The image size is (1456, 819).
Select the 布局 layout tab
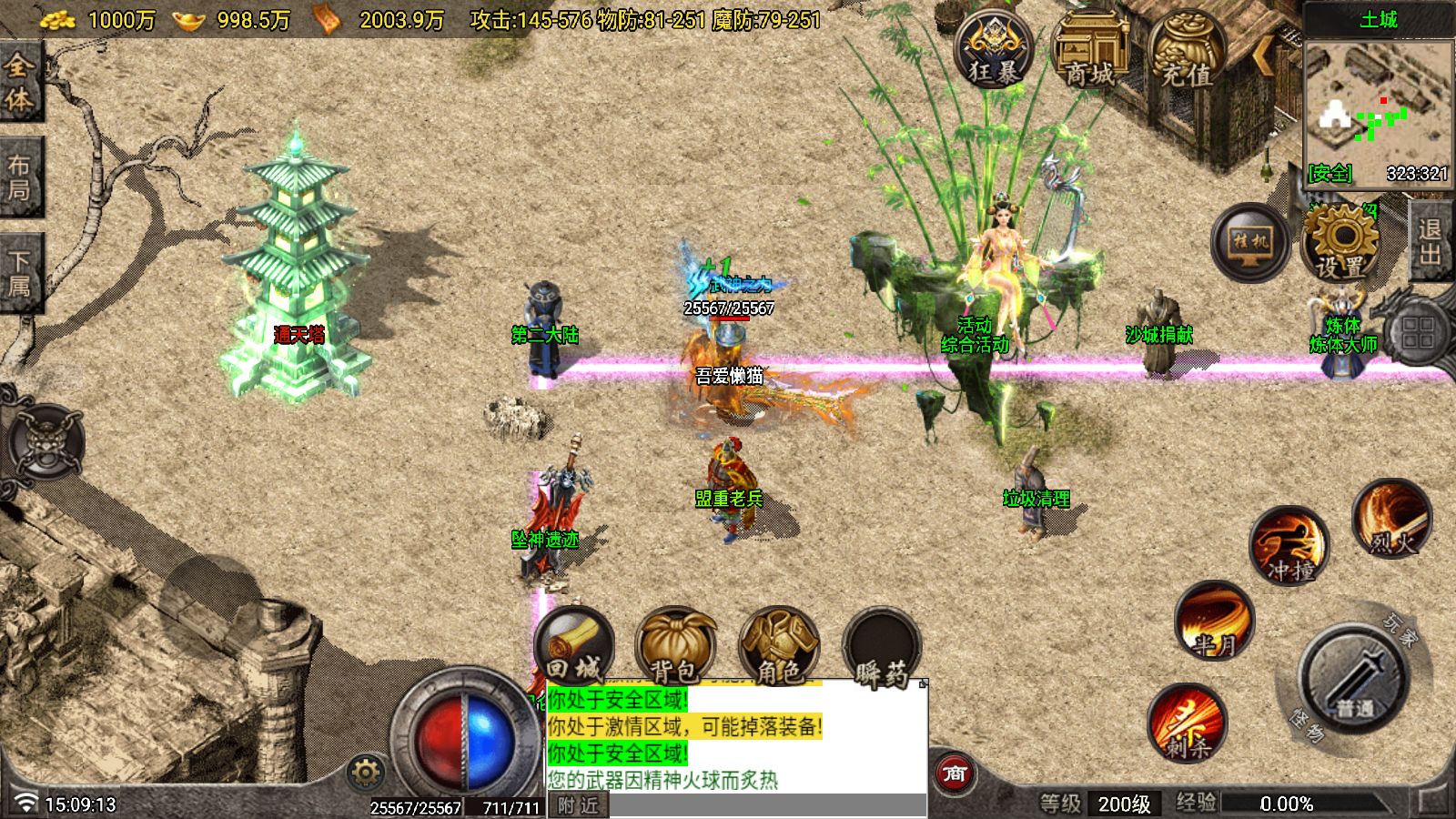(19, 177)
